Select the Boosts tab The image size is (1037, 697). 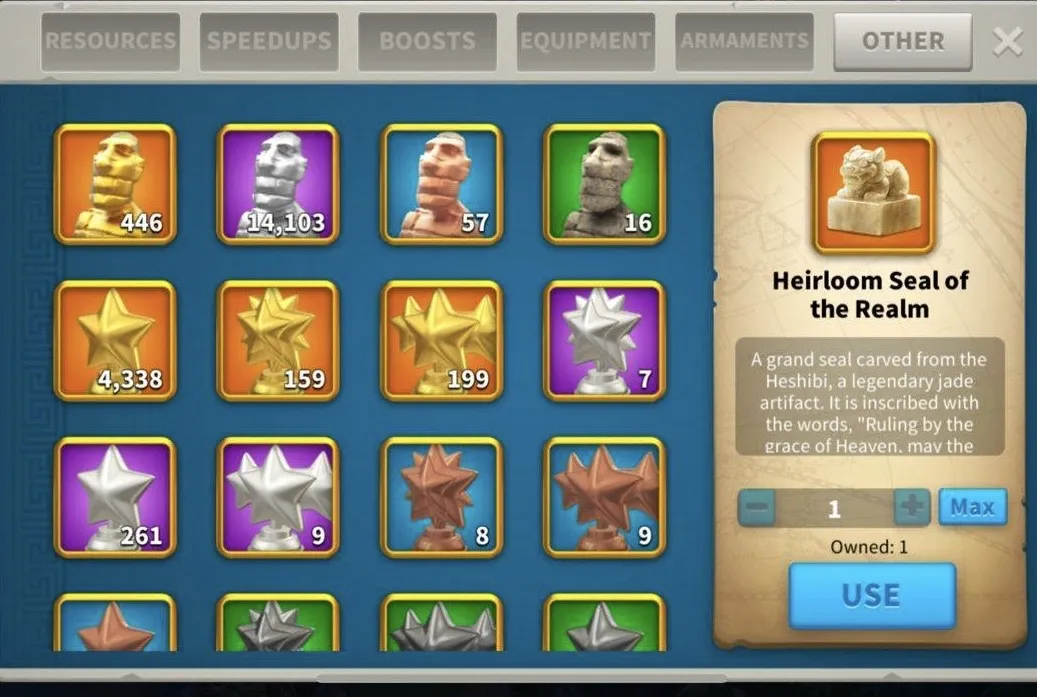(427, 42)
